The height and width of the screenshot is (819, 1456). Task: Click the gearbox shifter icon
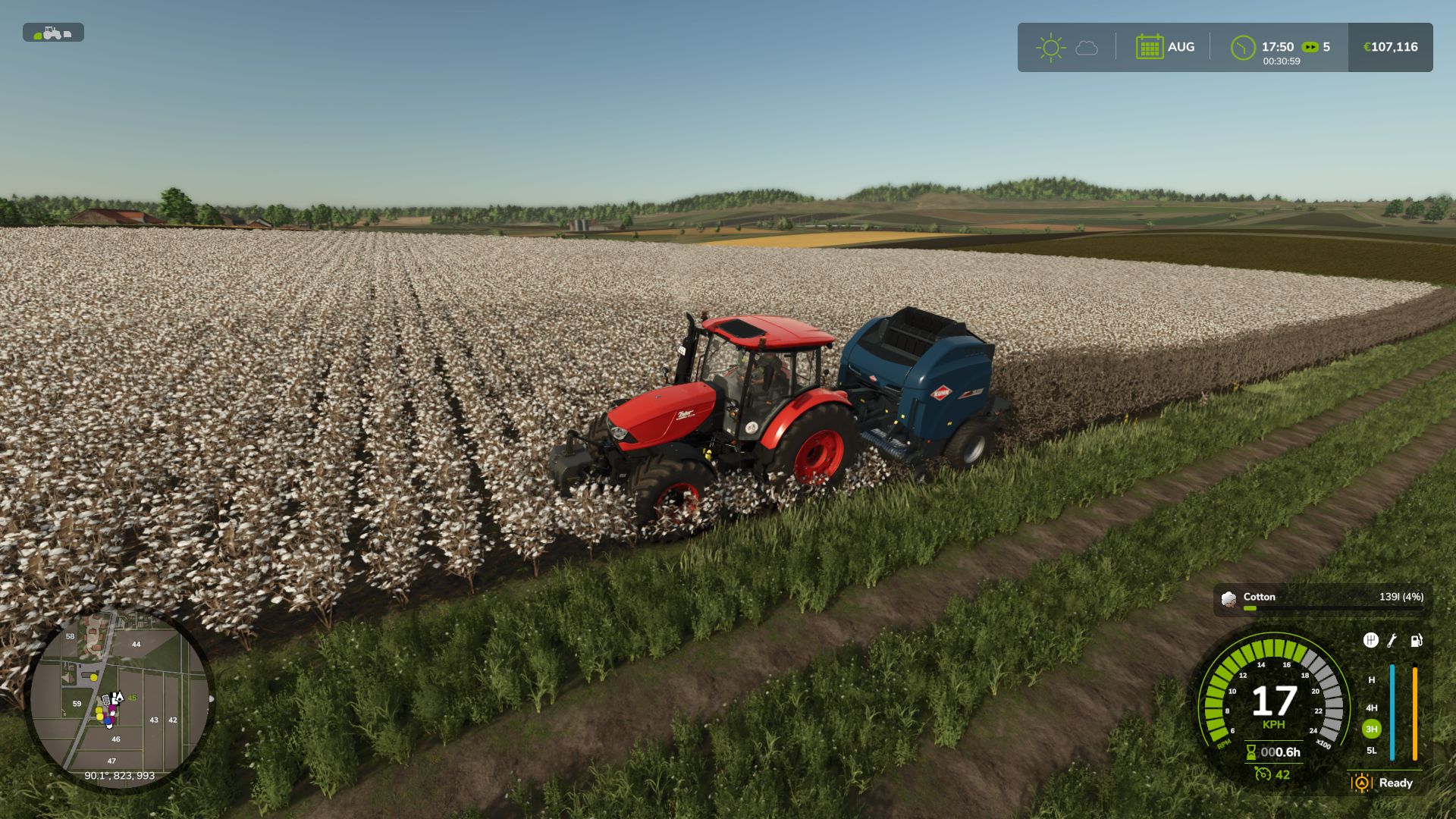(1370, 641)
